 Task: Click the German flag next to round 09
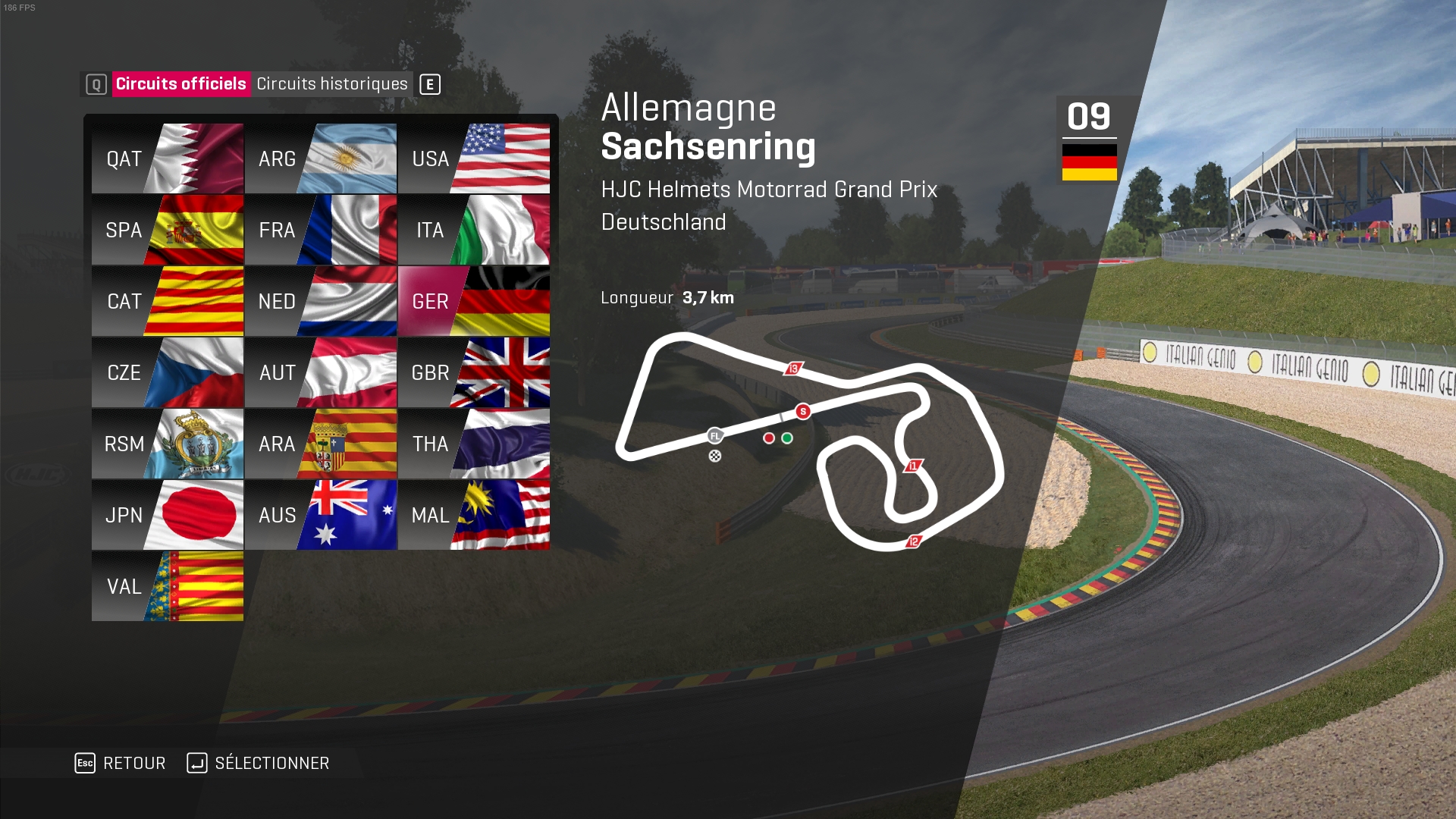pos(1090,162)
